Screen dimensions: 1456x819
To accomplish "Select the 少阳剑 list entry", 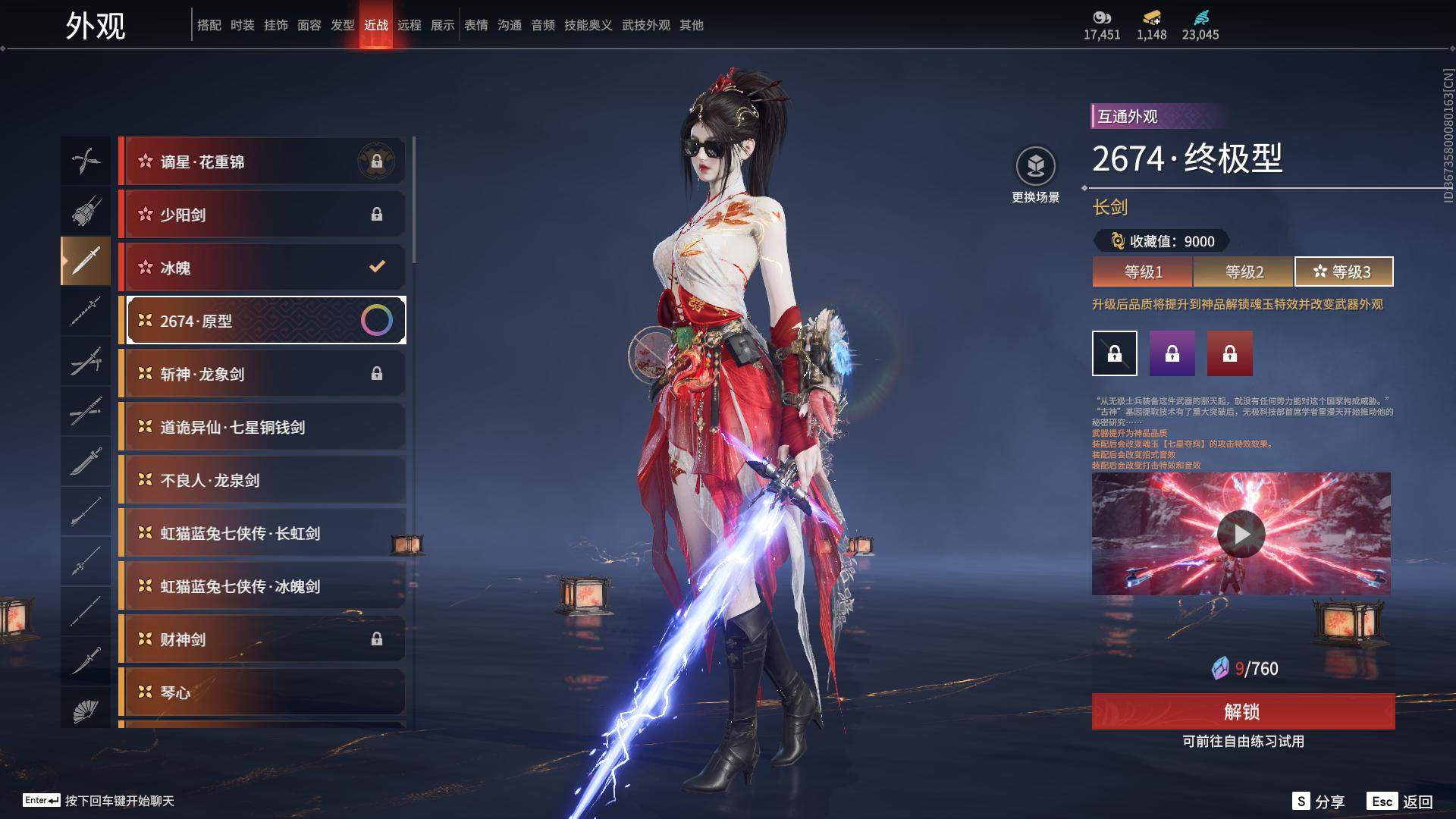I will tap(262, 215).
